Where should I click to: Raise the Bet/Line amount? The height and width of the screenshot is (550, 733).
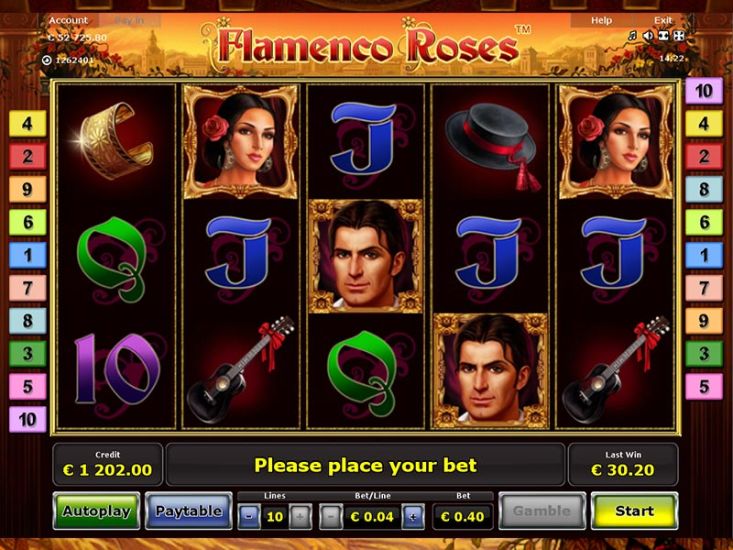tap(412, 517)
